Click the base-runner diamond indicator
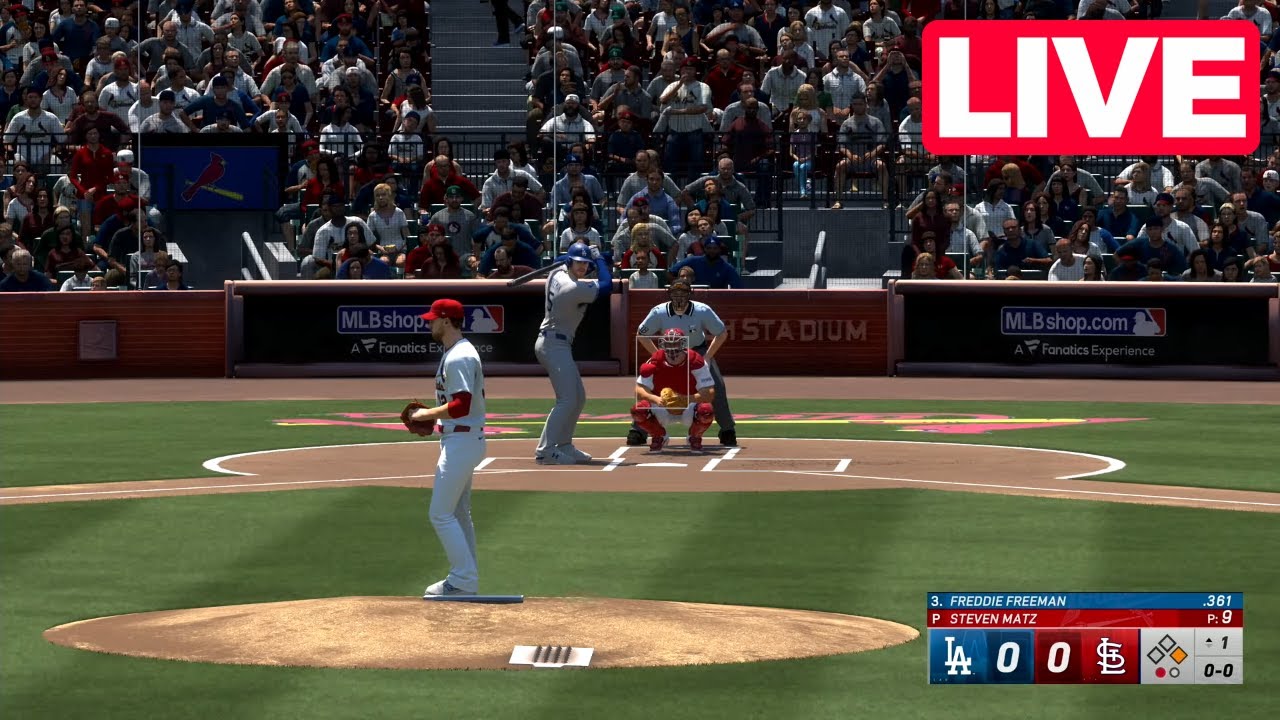The height and width of the screenshot is (720, 1280). [1168, 648]
